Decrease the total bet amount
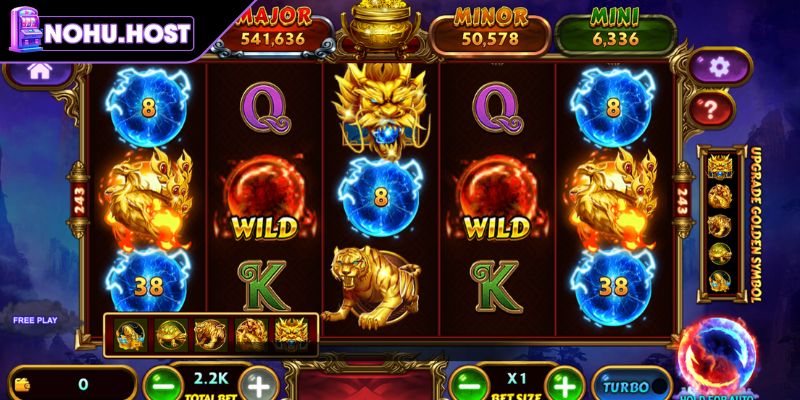Viewport: 800px width, 400px height. pos(163,385)
